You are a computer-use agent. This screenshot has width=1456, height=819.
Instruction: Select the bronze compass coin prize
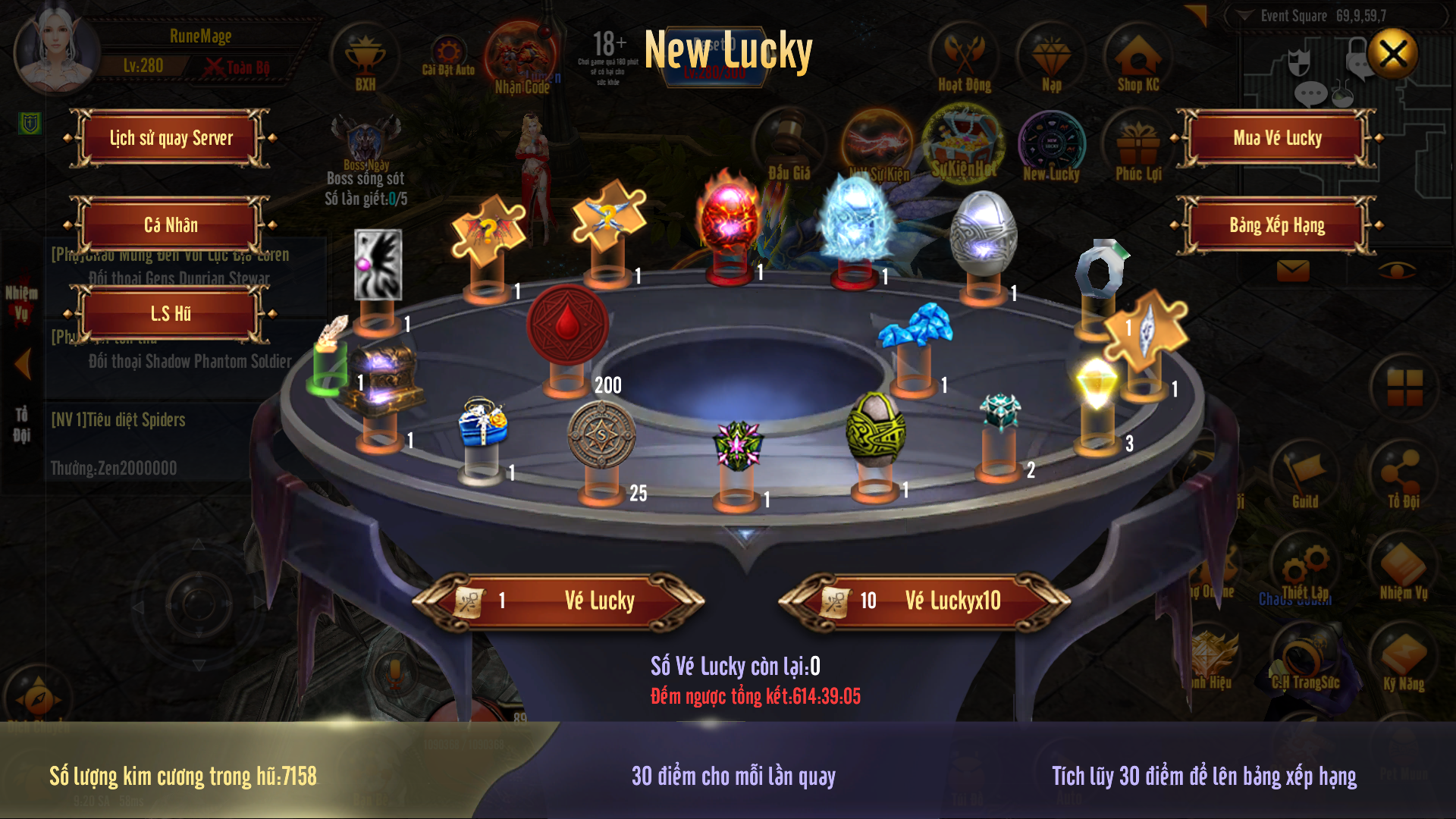tap(601, 435)
